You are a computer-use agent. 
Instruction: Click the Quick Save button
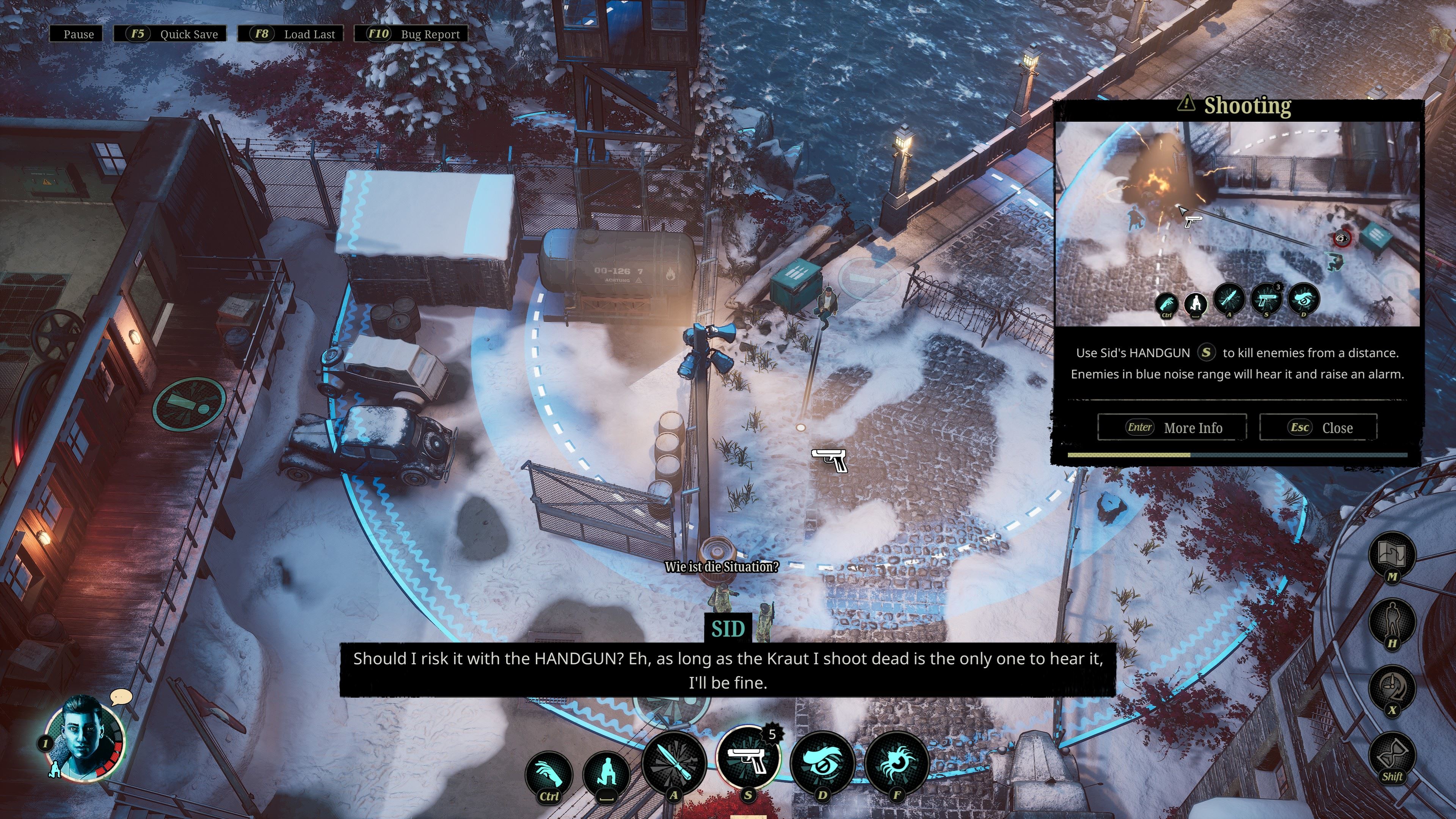(x=170, y=34)
